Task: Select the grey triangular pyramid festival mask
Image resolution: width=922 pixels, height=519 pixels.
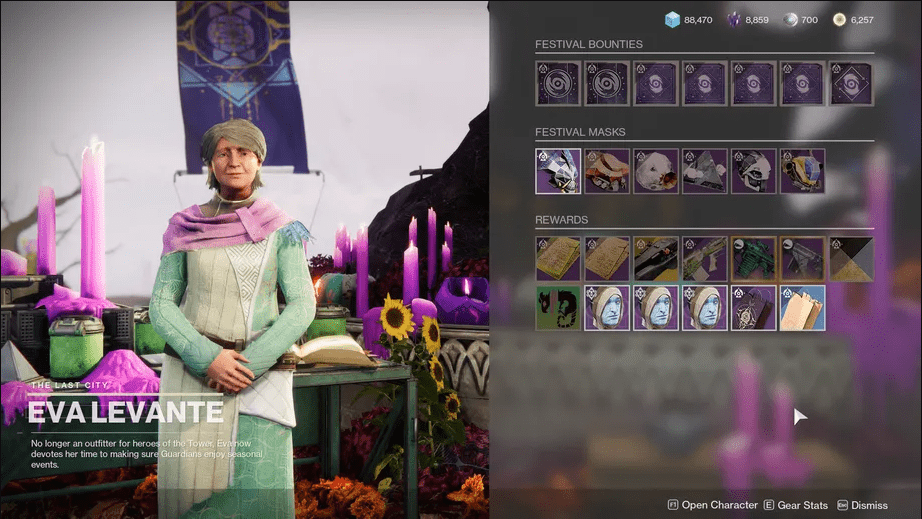Action: coord(704,171)
